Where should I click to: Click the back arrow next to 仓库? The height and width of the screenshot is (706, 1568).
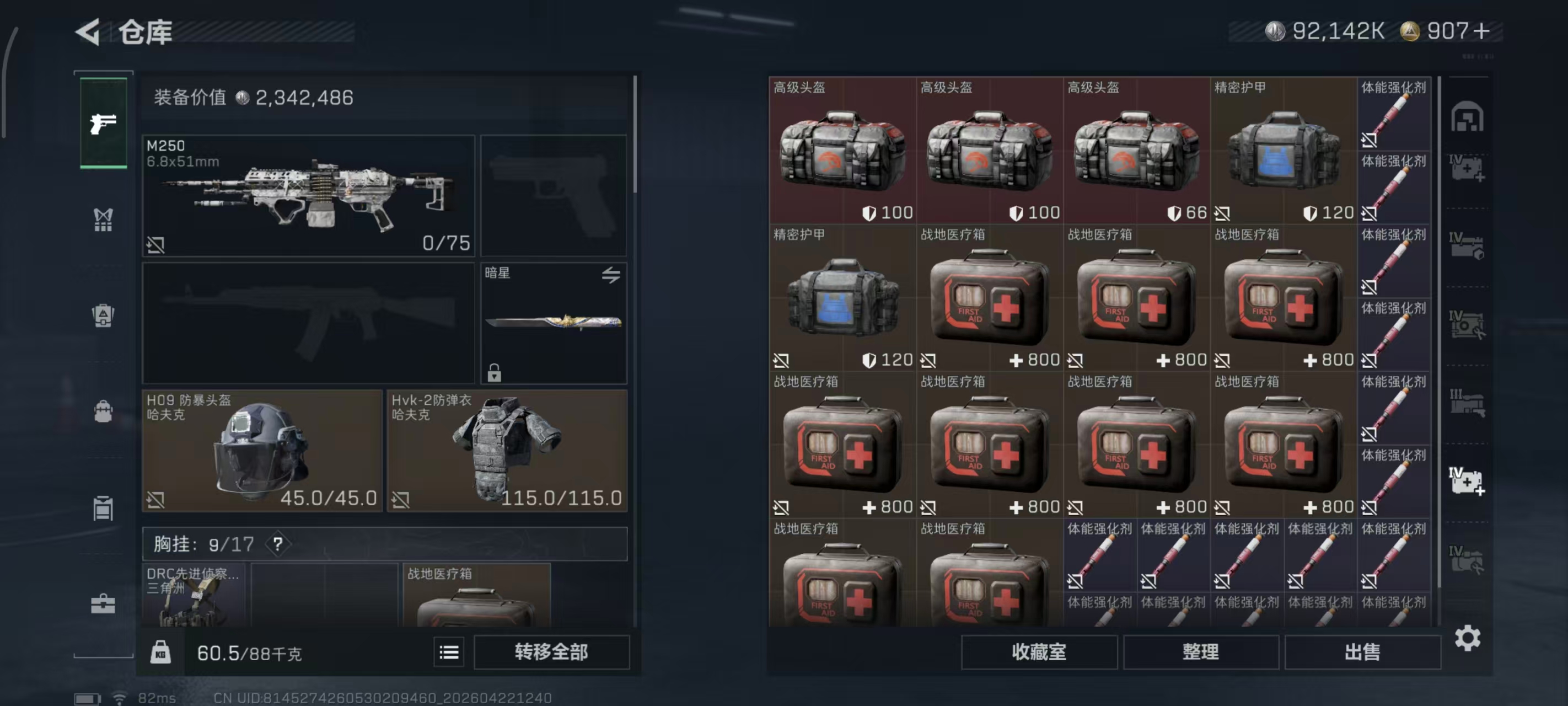[x=87, y=31]
